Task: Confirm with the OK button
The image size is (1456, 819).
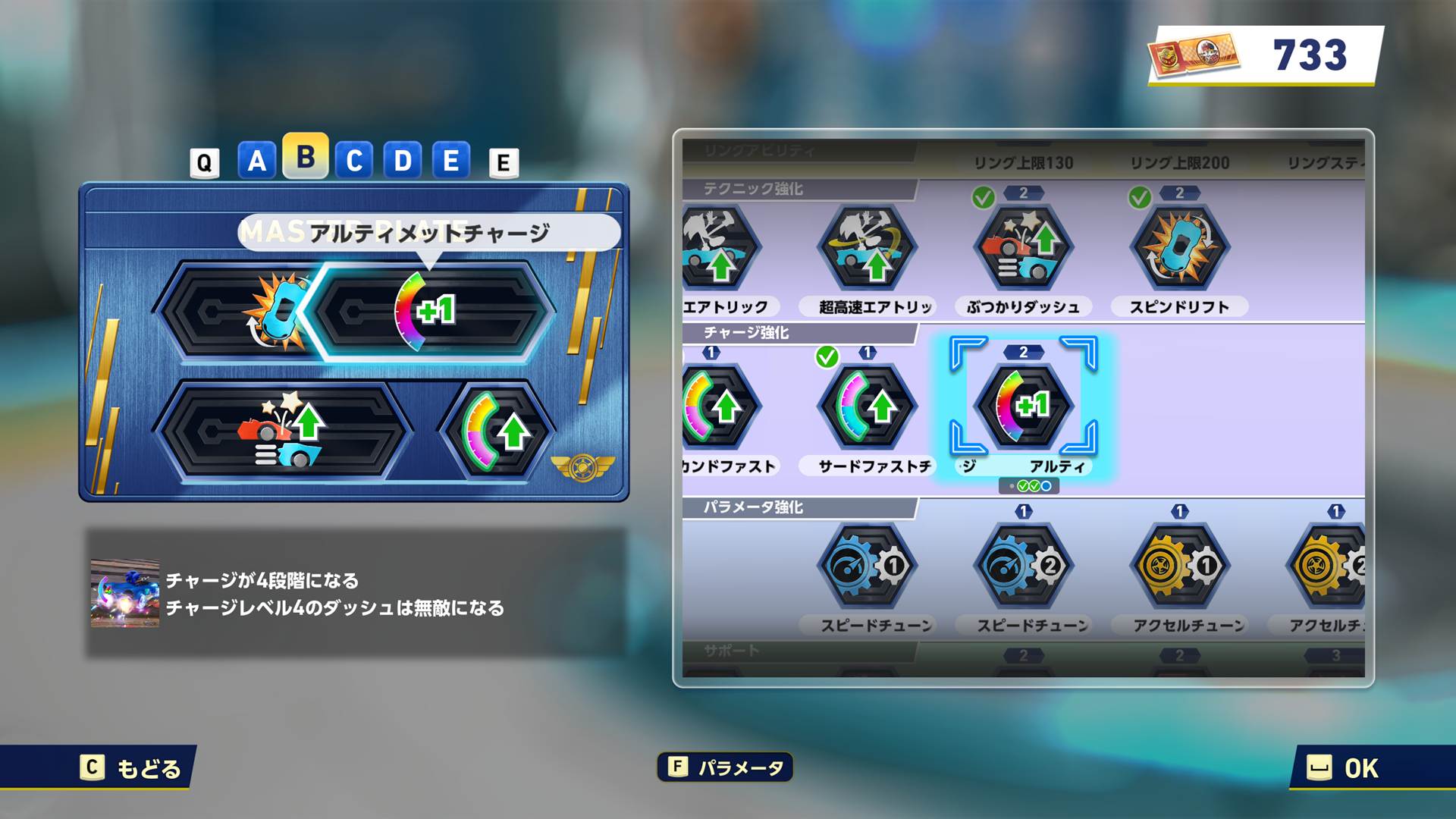Action: (1343, 768)
